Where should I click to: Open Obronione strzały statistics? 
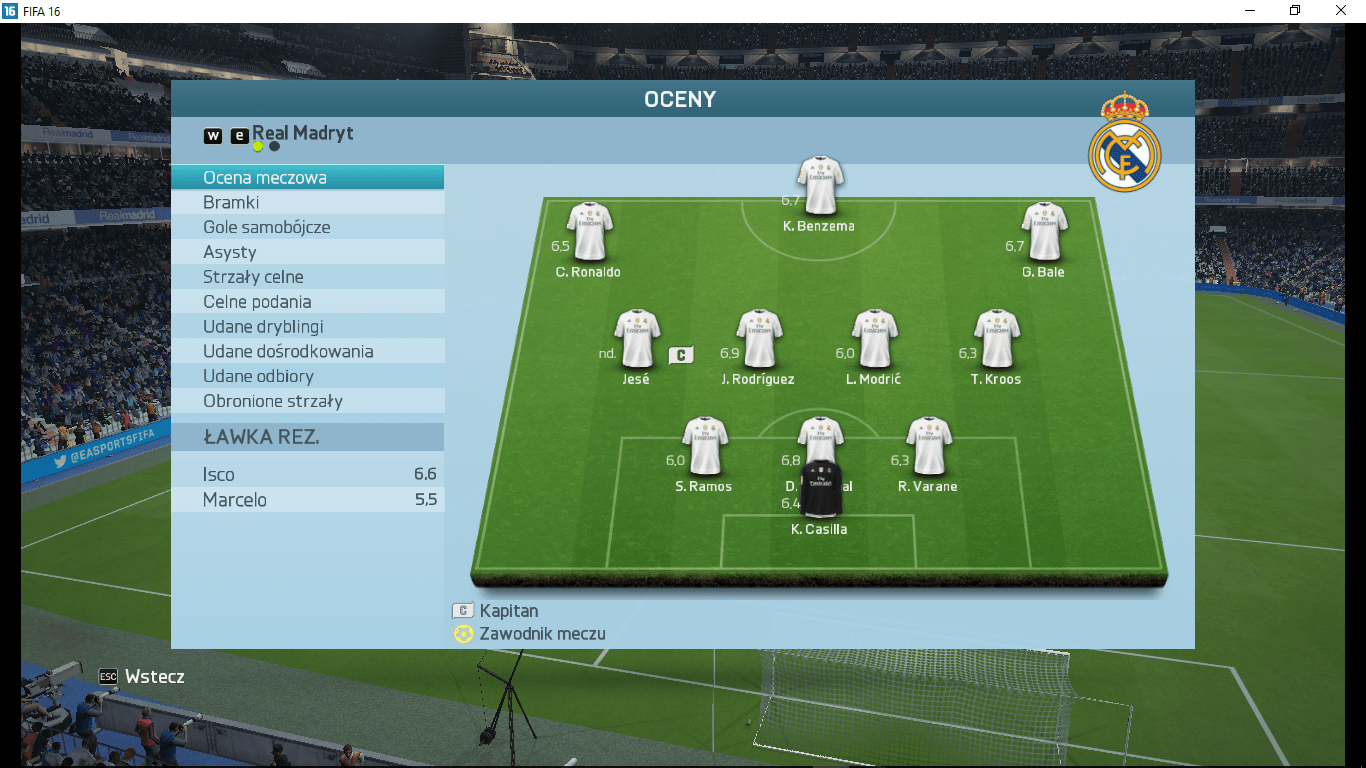(x=307, y=401)
